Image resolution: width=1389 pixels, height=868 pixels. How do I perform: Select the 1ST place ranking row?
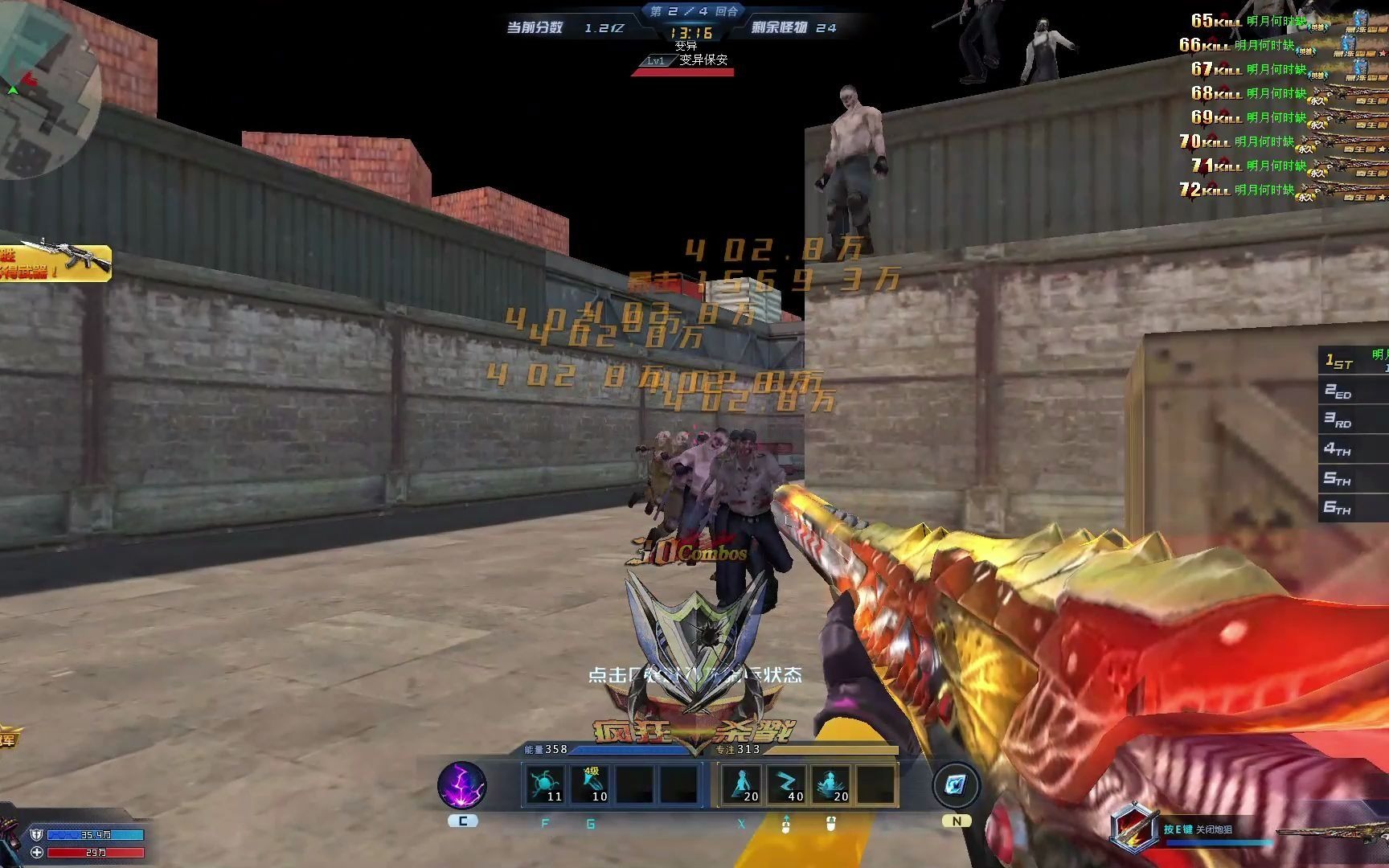point(1354,361)
